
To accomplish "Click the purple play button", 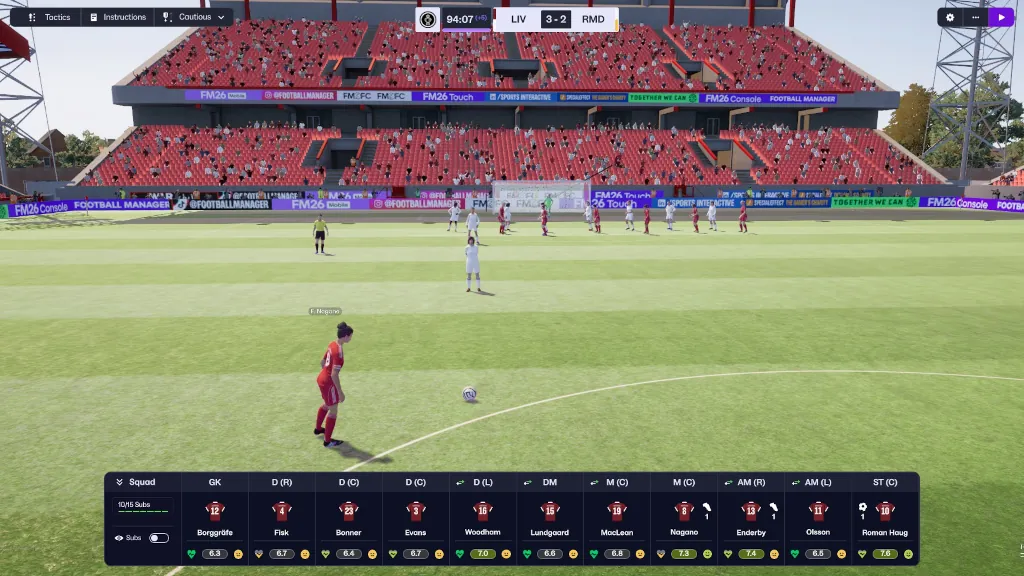I will click(1001, 17).
